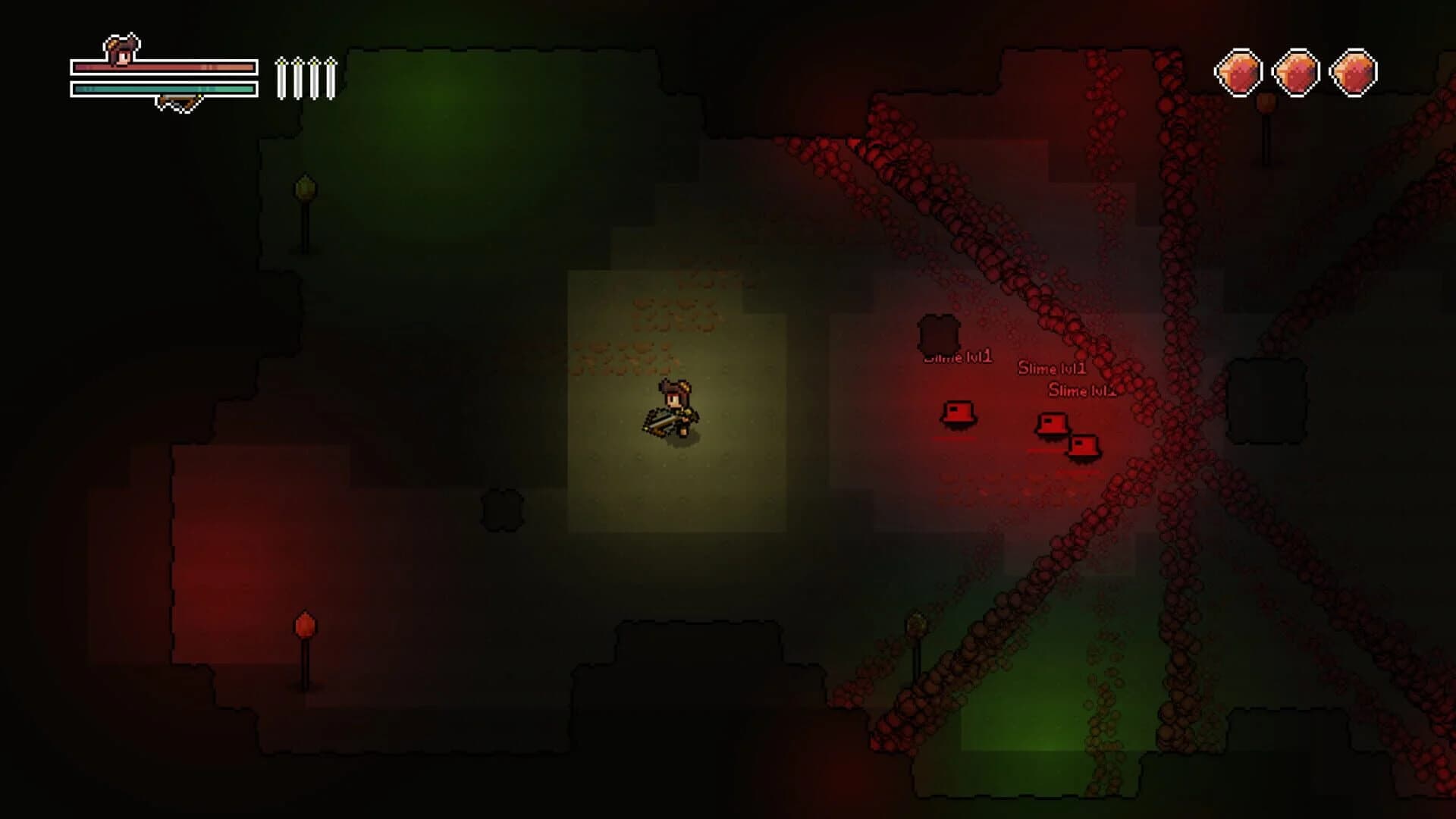The height and width of the screenshot is (819, 1456).
Task: Select the first meat item slot
Action: point(1239,71)
